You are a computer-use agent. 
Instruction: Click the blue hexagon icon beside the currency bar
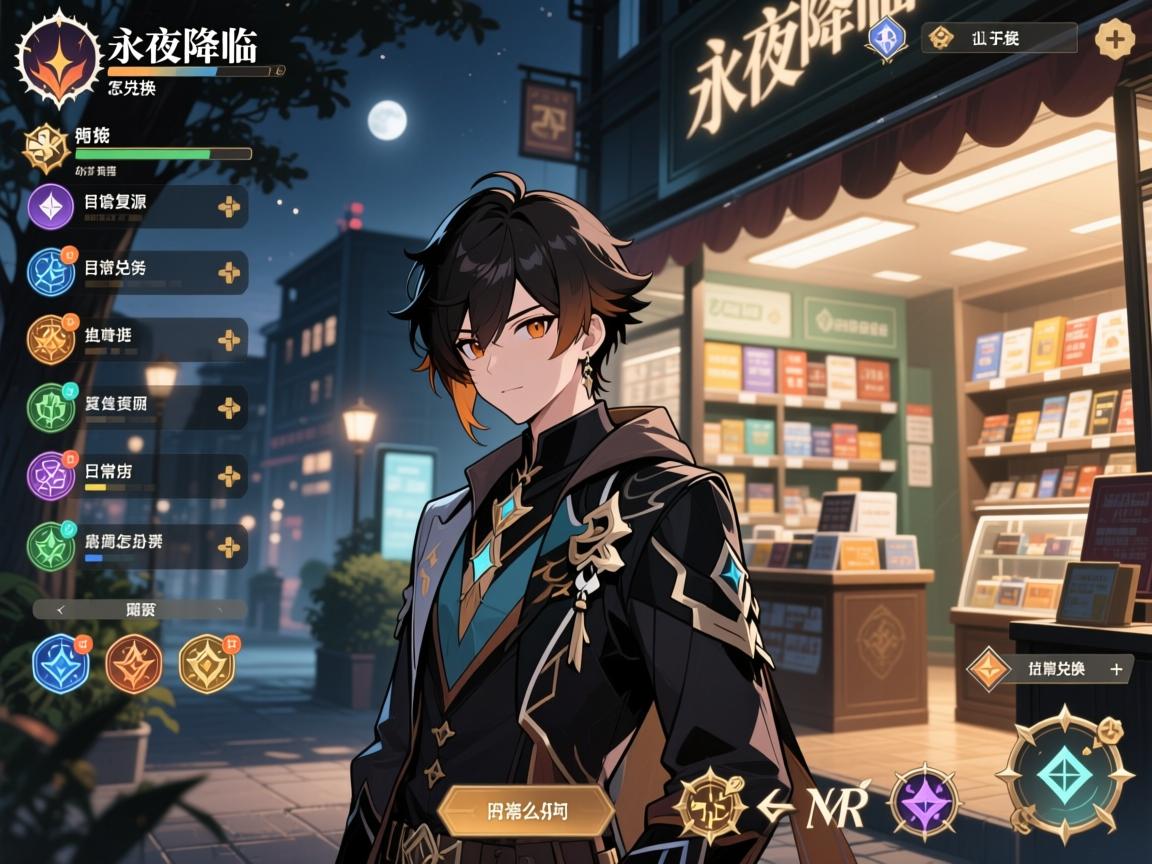(x=886, y=39)
